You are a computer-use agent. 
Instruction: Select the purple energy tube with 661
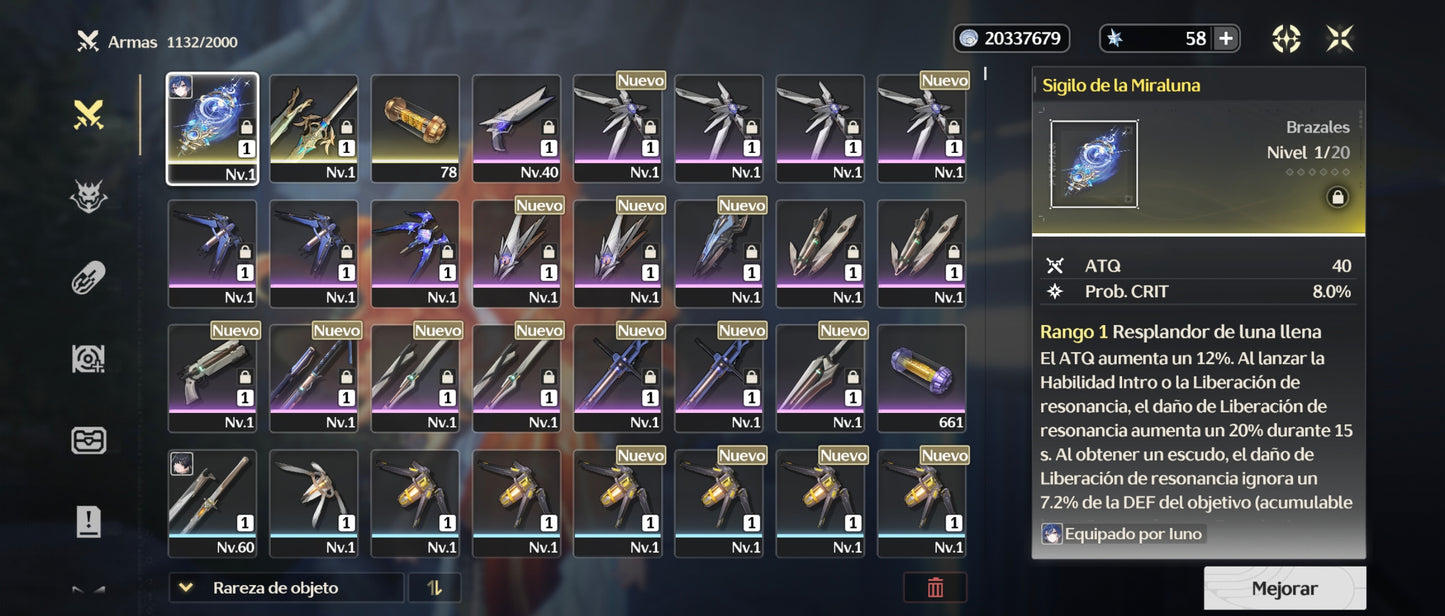(x=921, y=378)
